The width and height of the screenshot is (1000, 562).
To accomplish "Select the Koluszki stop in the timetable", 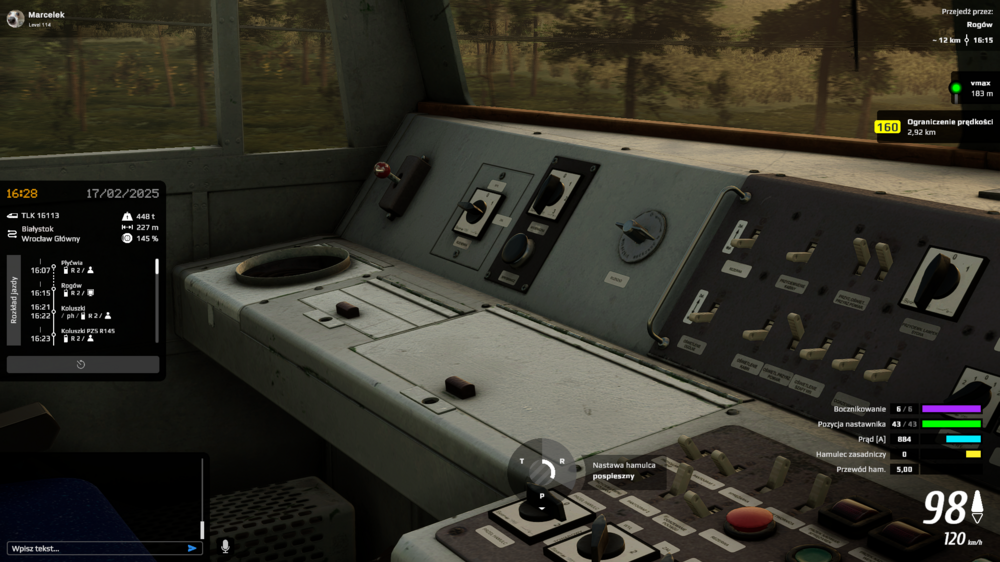I will coord(73,308).
